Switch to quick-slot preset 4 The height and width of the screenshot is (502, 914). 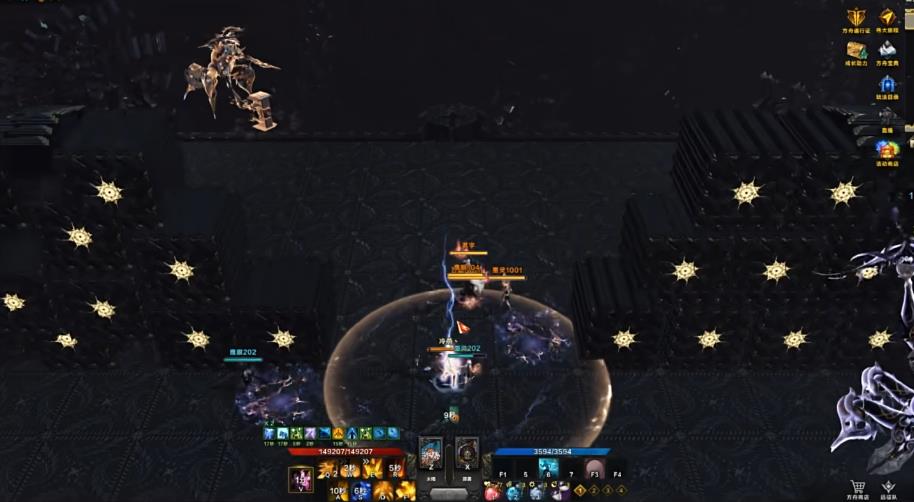619,491
